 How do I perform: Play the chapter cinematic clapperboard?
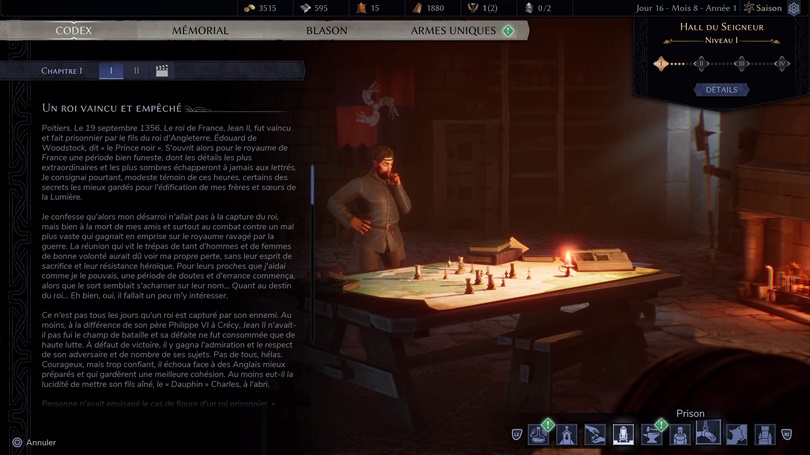coord(162,71)
